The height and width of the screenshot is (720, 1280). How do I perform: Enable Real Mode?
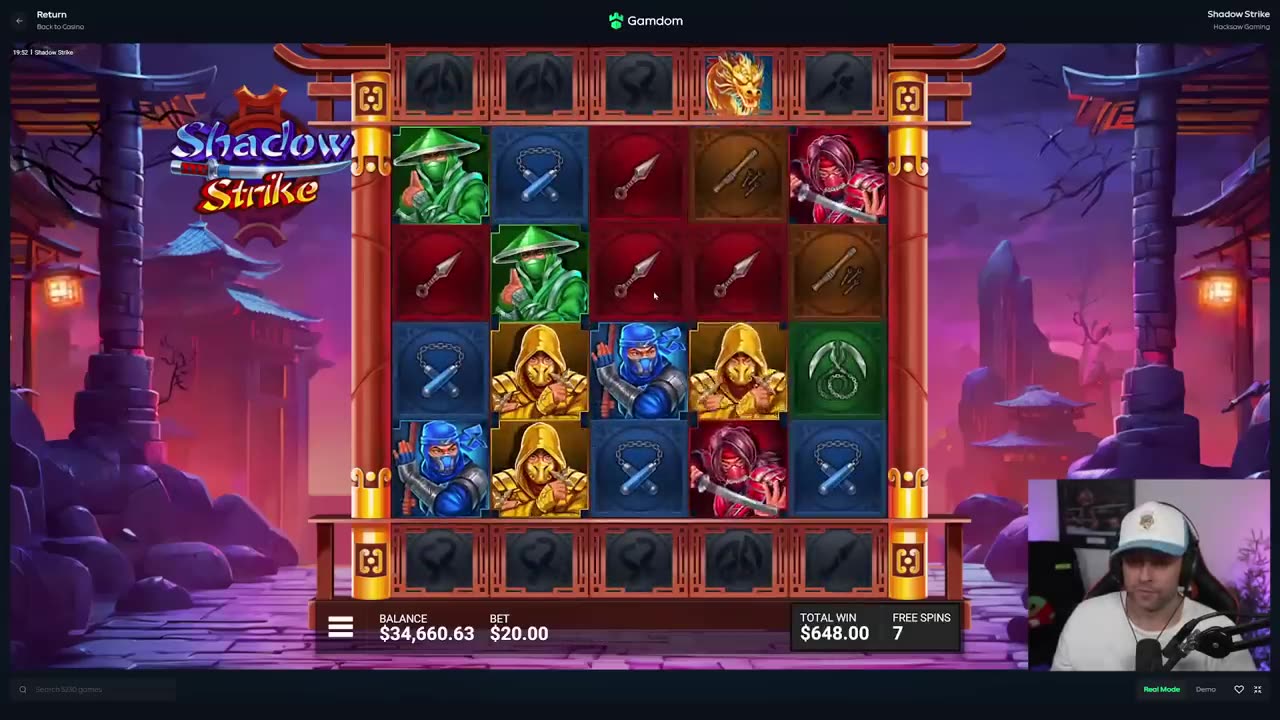[1162, 689]
